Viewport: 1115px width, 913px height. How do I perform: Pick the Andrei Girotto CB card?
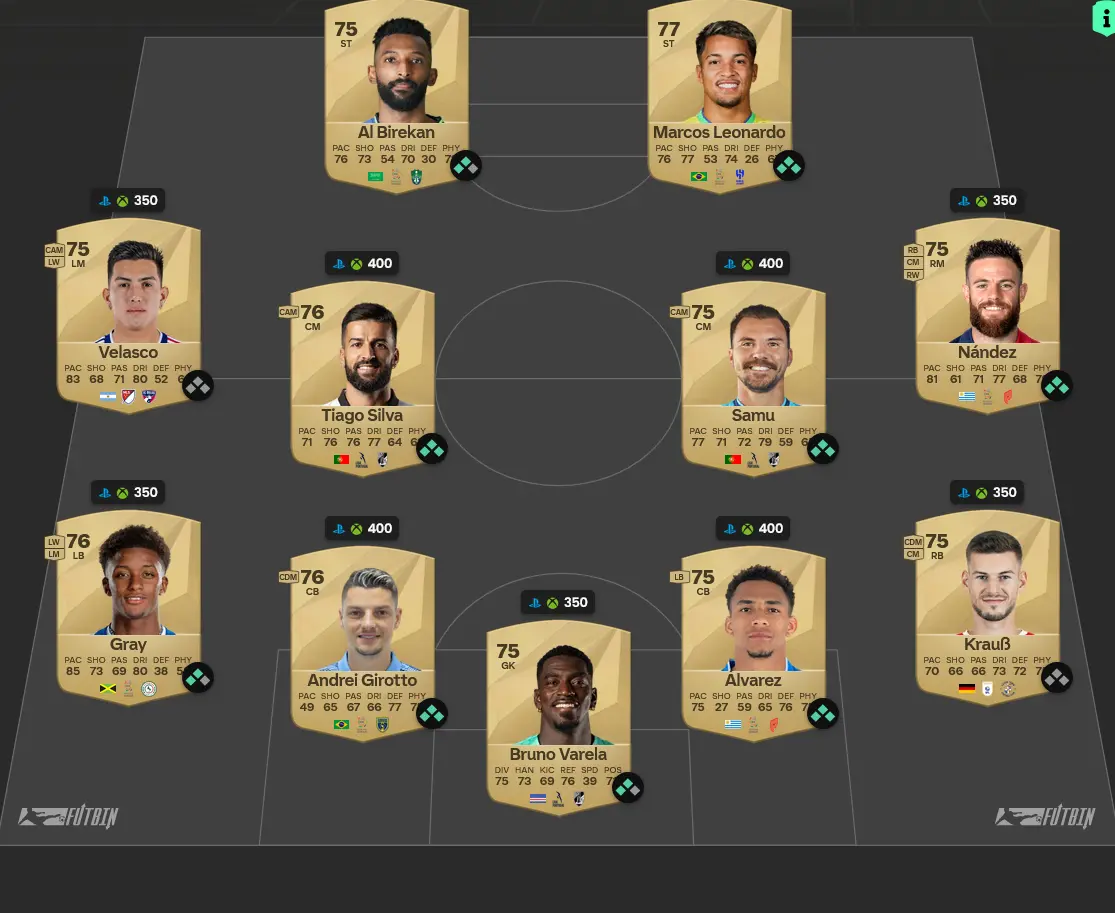point(362,640)
